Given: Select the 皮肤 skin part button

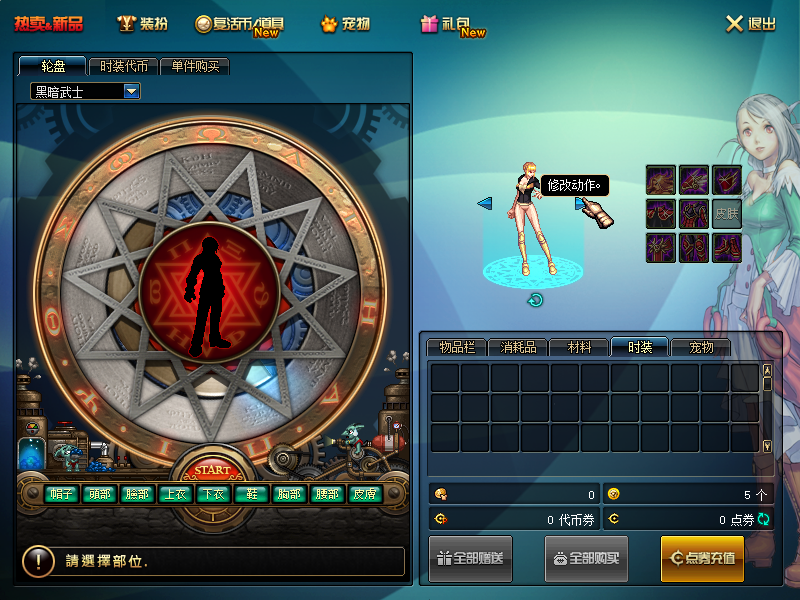Looking at the screenshot, I should coord(362,494).
